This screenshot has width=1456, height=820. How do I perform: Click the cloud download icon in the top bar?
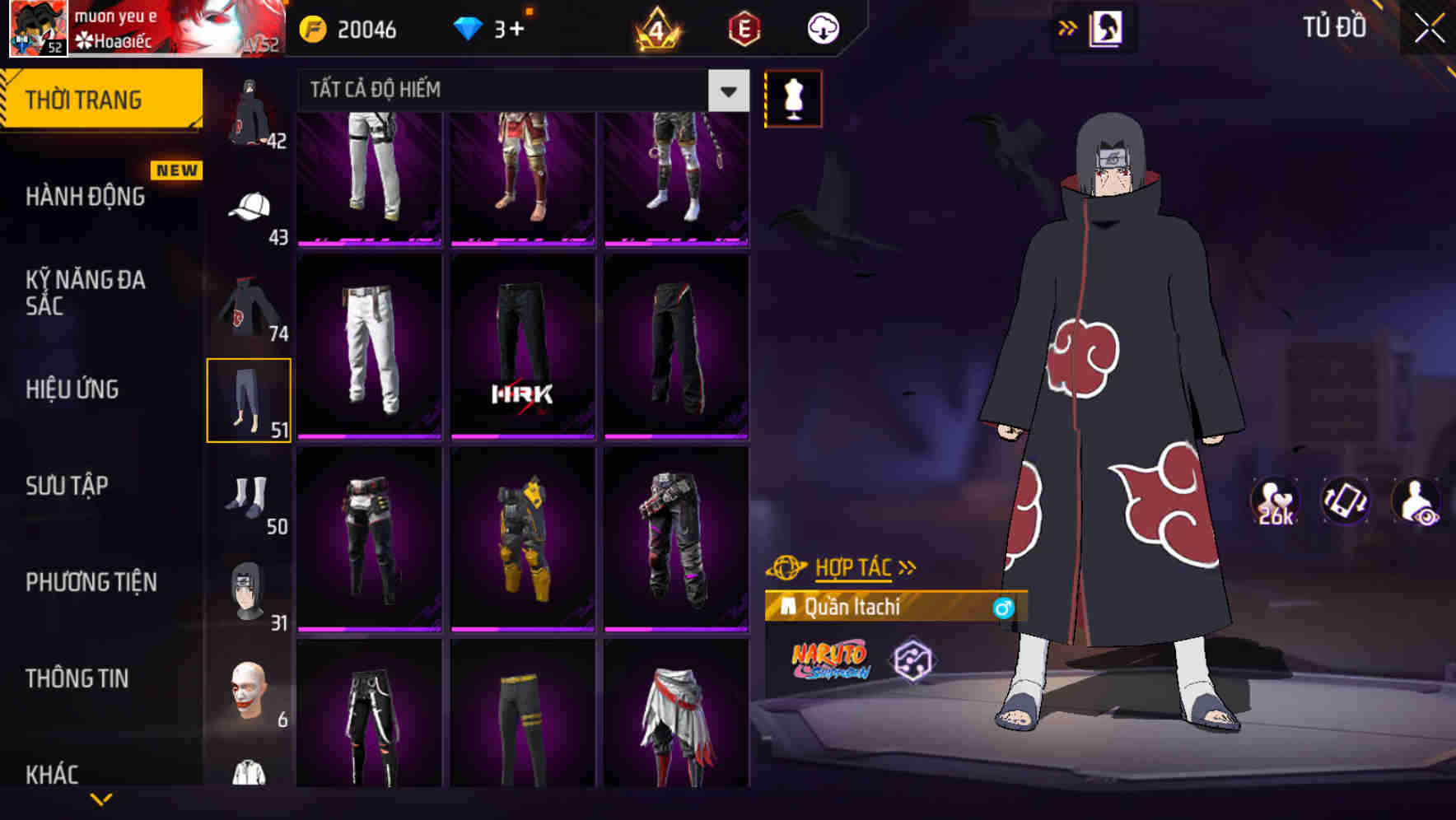pyautogui.click(x=822, y=27)
